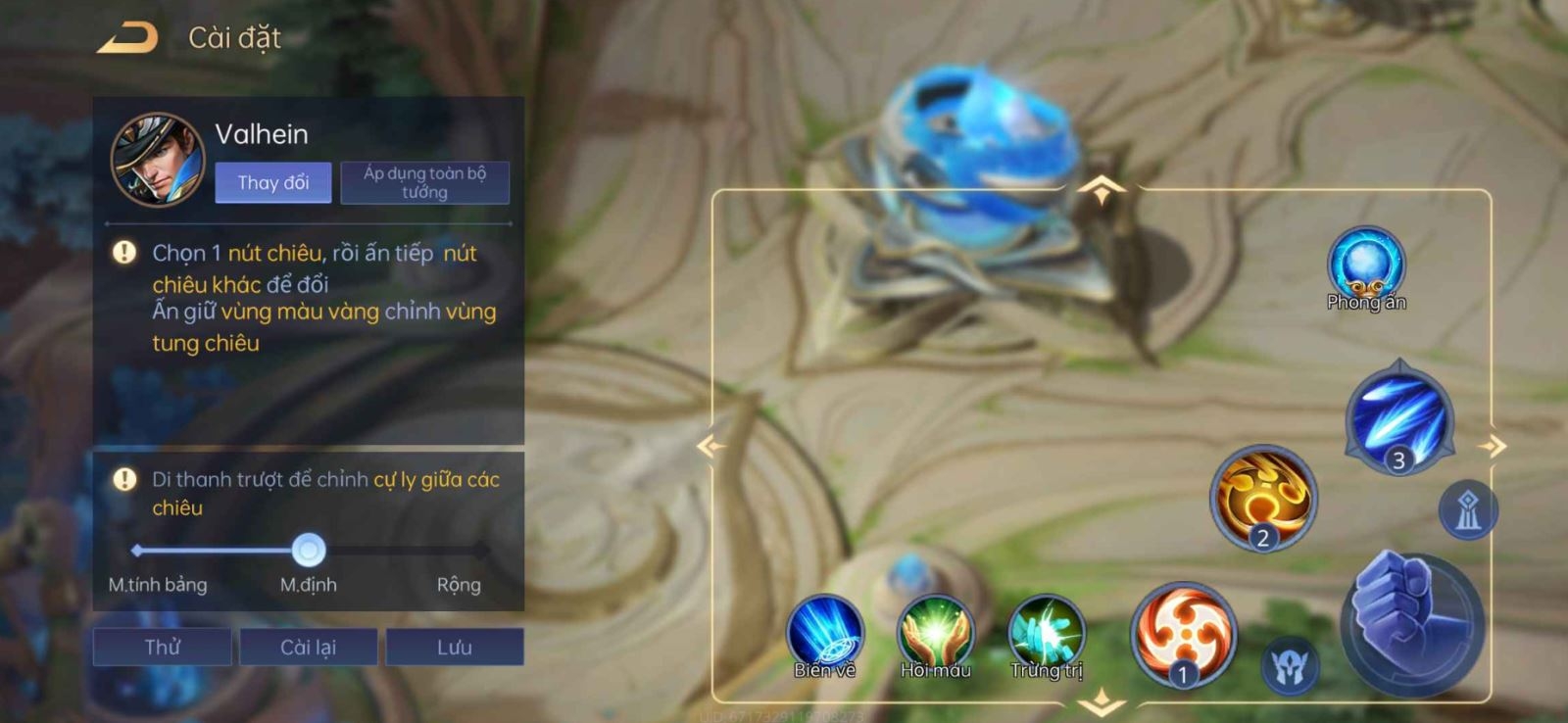Select the Trừng trị smite icon
This screenshot has height=723, width=1568.
(x=1047, y=634)
